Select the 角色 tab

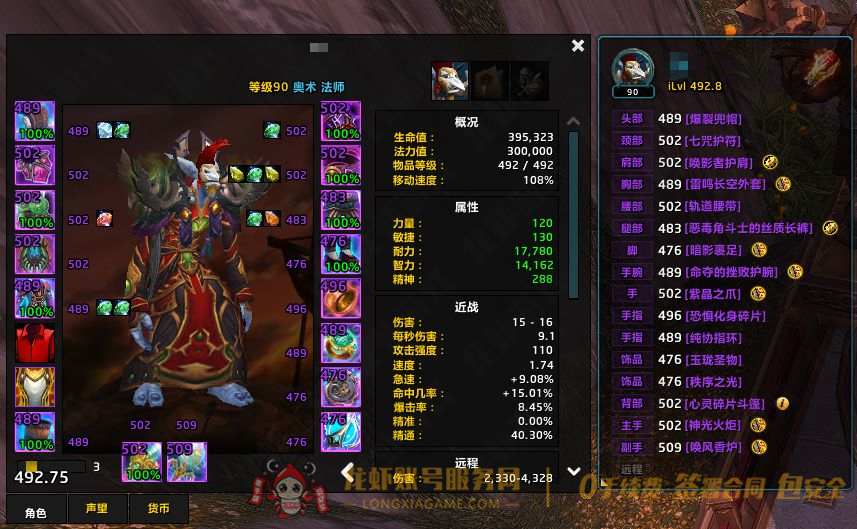click(35, 510)
